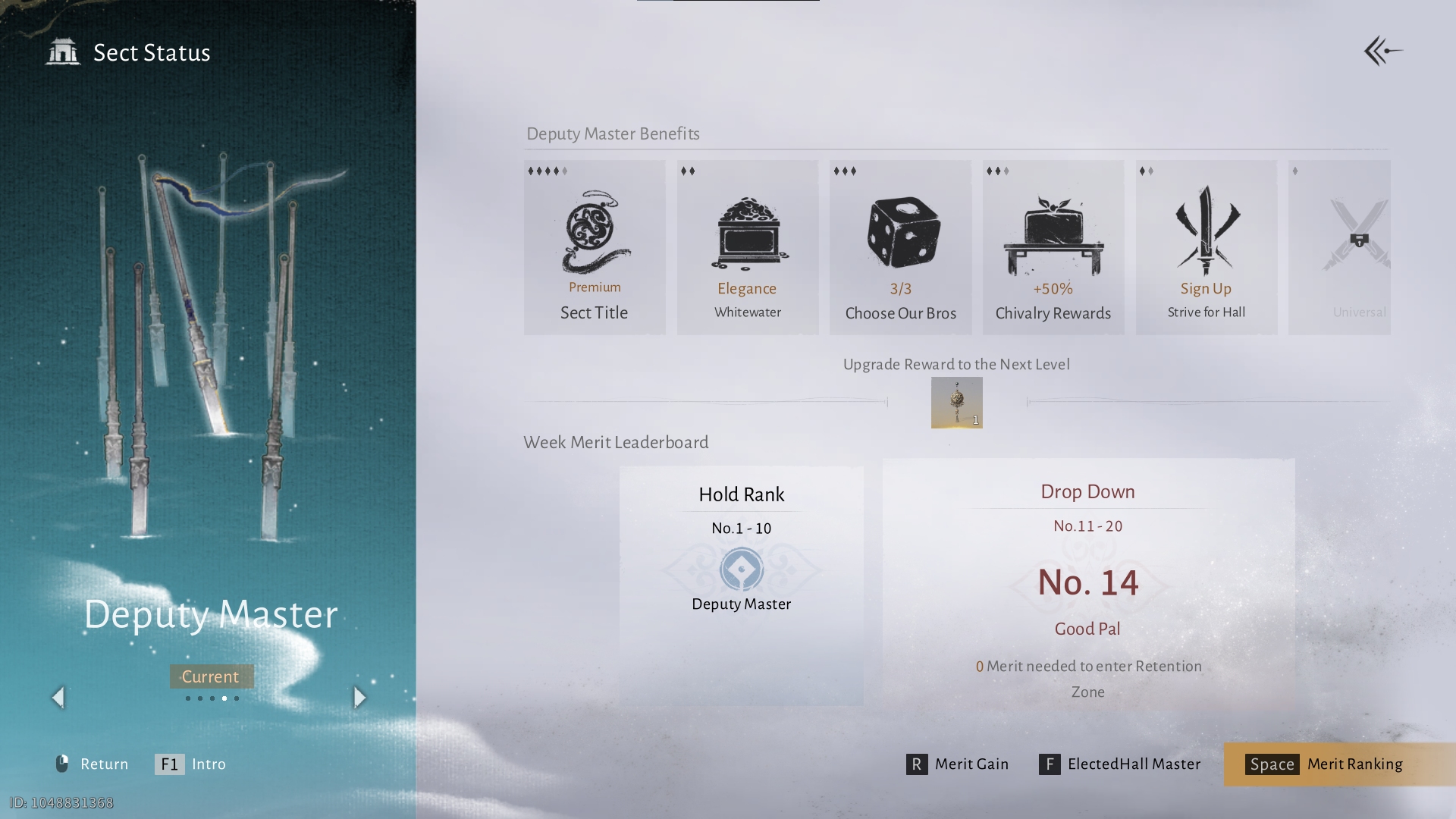Image resolution: width=1456 pixels, height=819 pixels.
Task: Select the Premium Sect Title benefit
Action: 595,247
